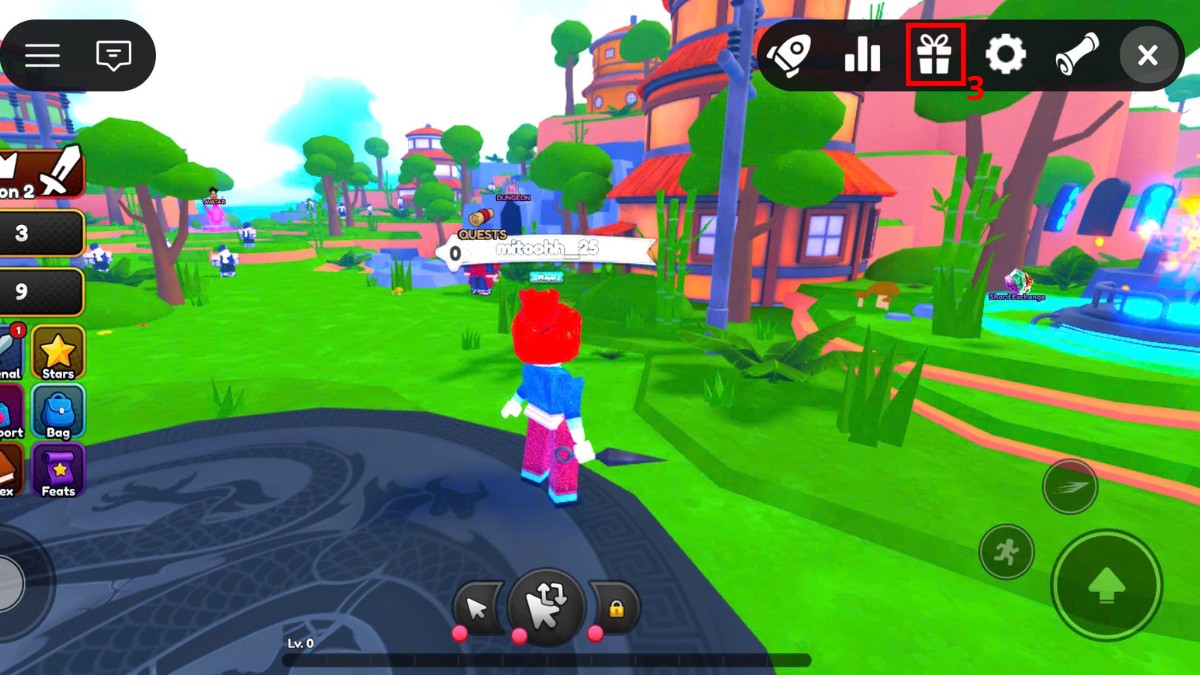Activate the dash streak button

coord(1070,487)
